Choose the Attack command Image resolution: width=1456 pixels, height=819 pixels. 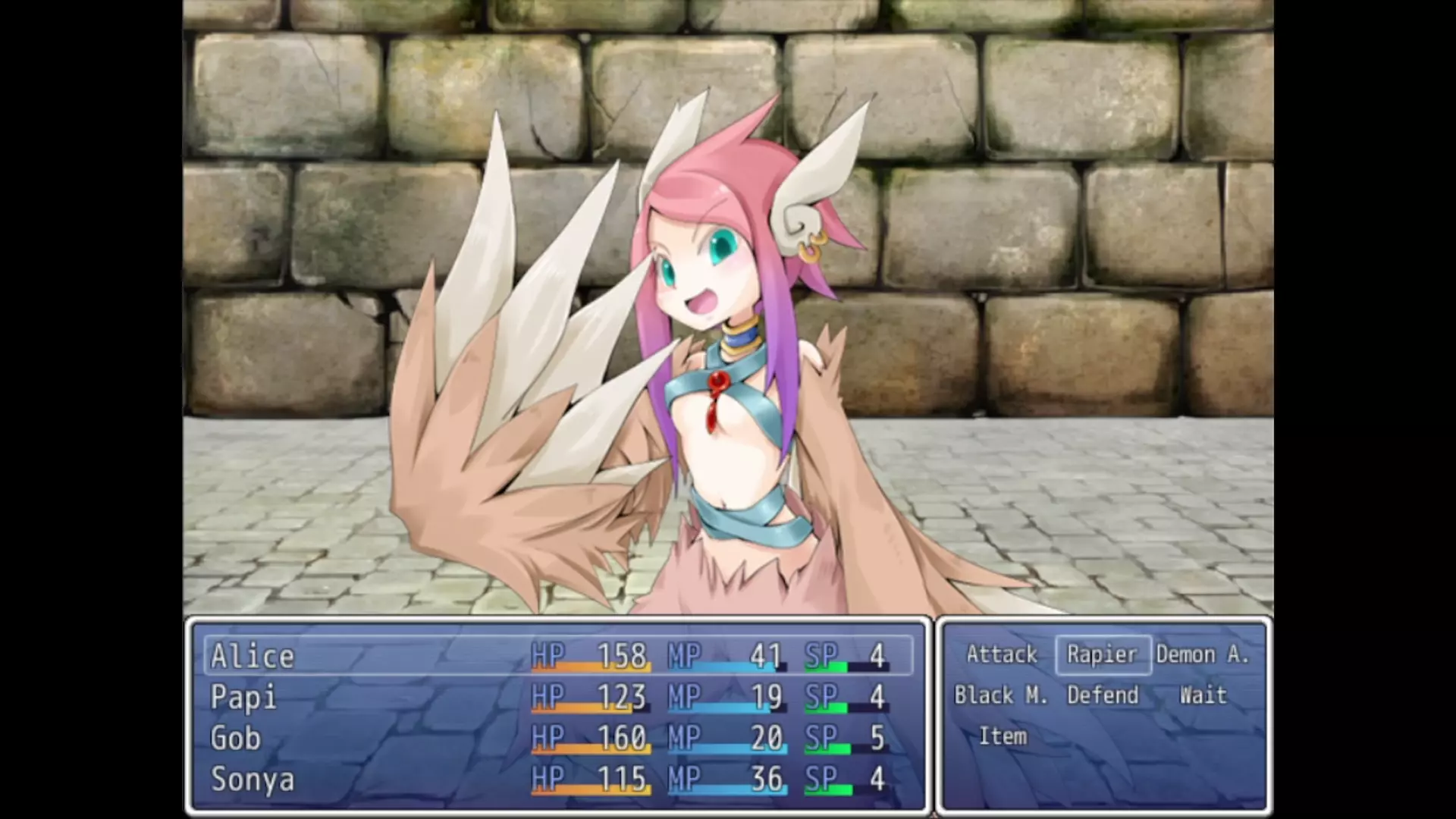pyautogui.click(x=1001, y=654)
